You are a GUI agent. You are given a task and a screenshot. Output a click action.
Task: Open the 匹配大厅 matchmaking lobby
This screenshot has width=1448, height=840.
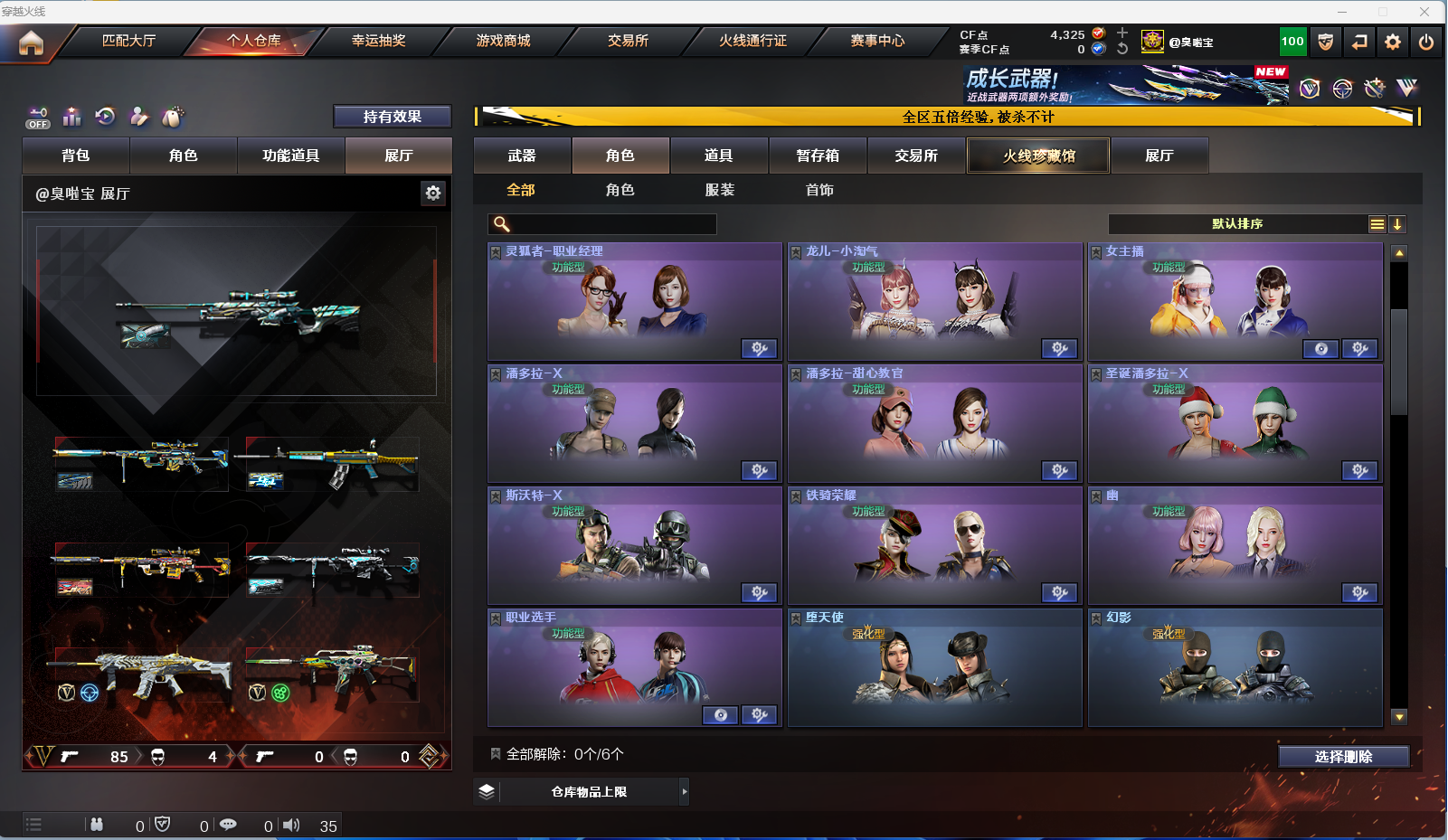[128, 41]
